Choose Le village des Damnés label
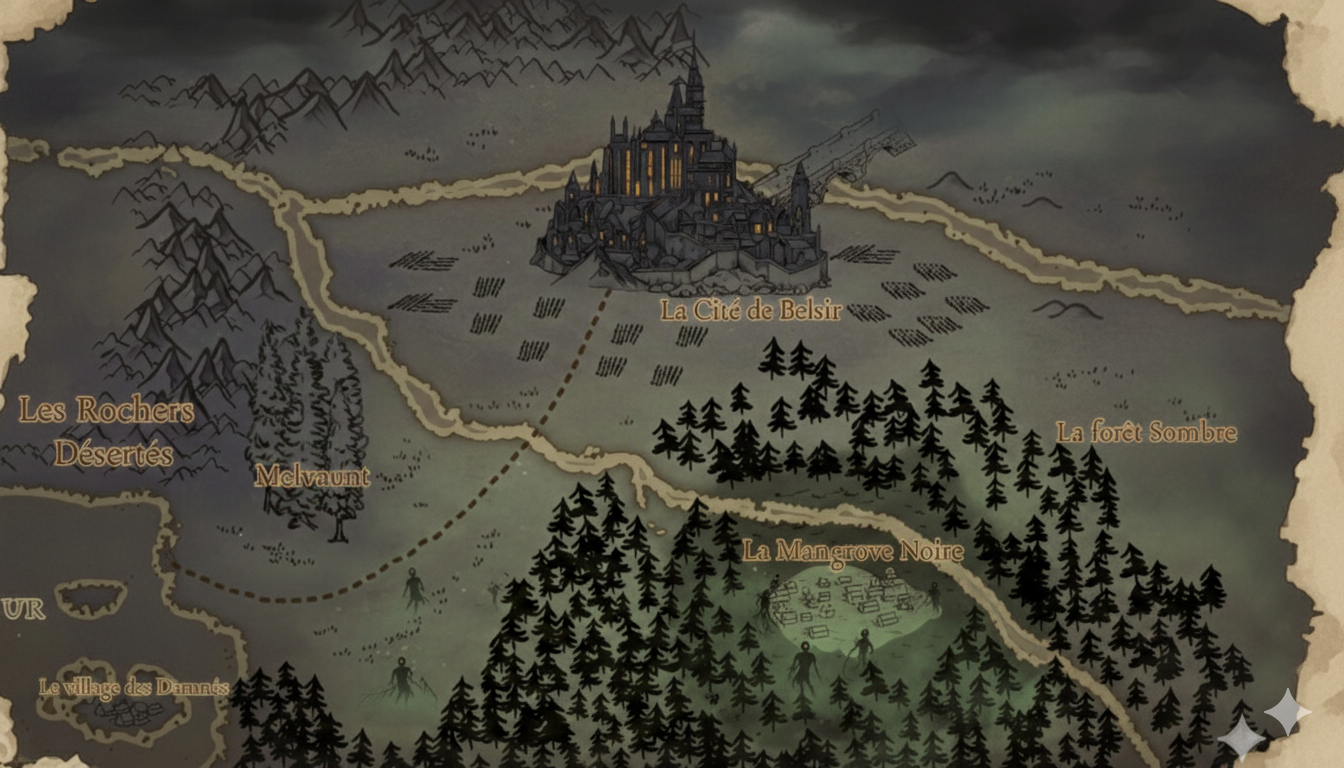Screen dimensions: 1344x768 point(134,687)
